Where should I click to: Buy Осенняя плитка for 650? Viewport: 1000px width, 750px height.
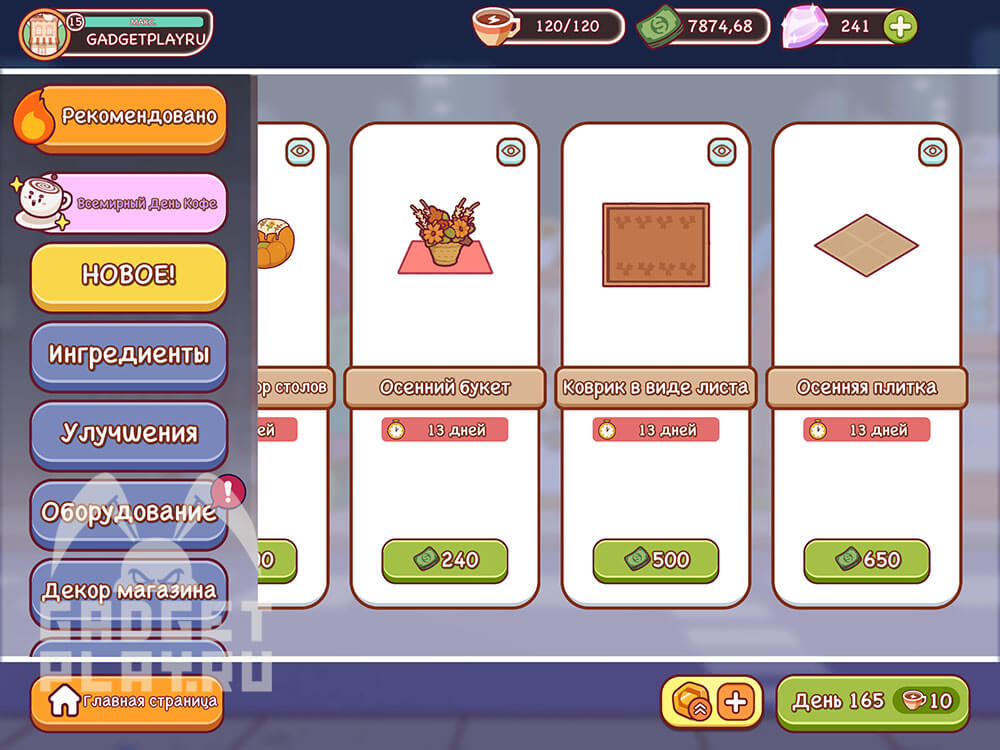(867, 560)
